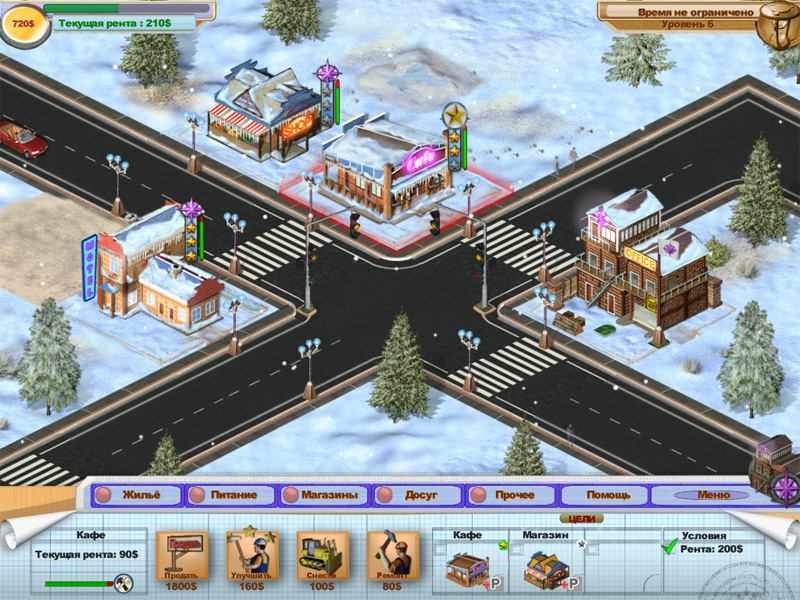
Task: Open the Жильё (housing) category
Action: point(139,495)
